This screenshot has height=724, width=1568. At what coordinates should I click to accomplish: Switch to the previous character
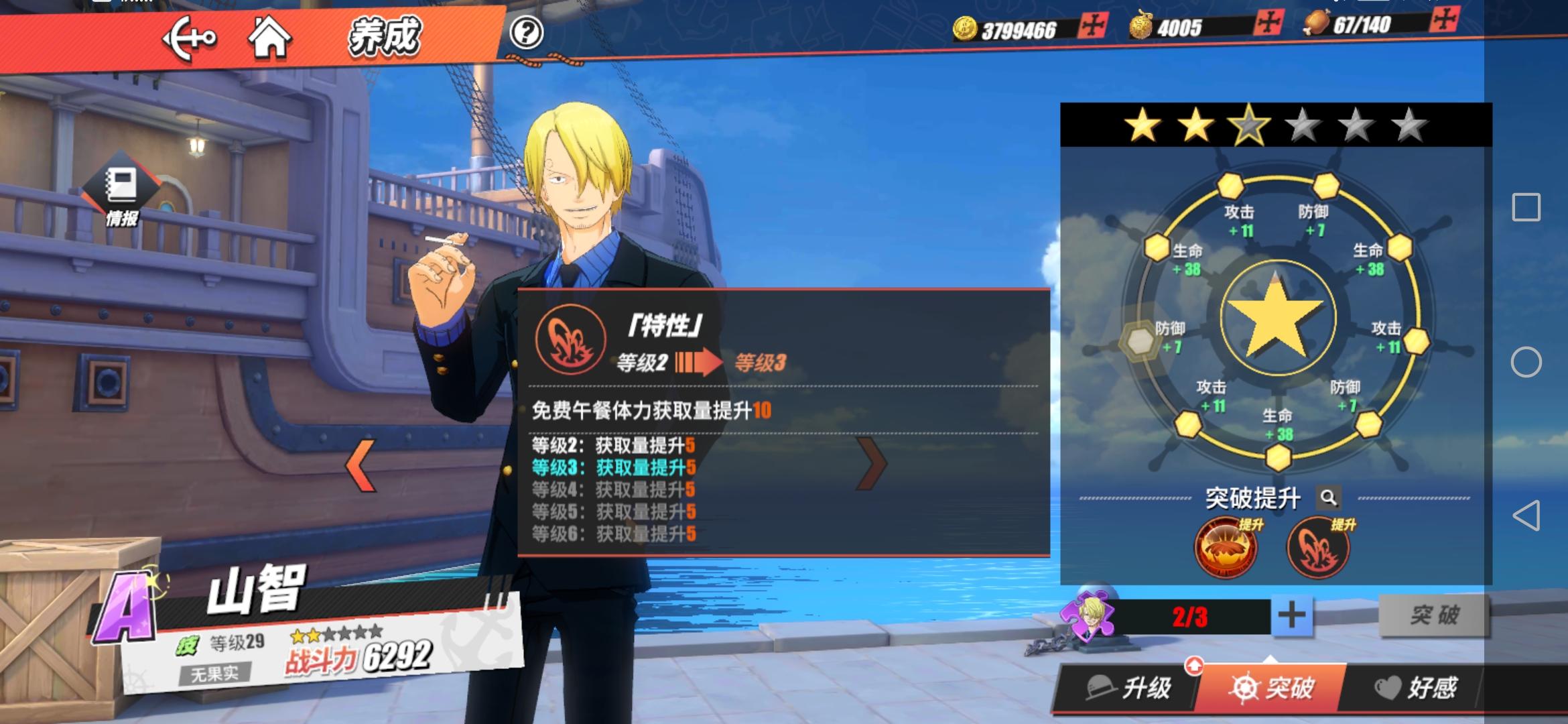coord(361,465)
